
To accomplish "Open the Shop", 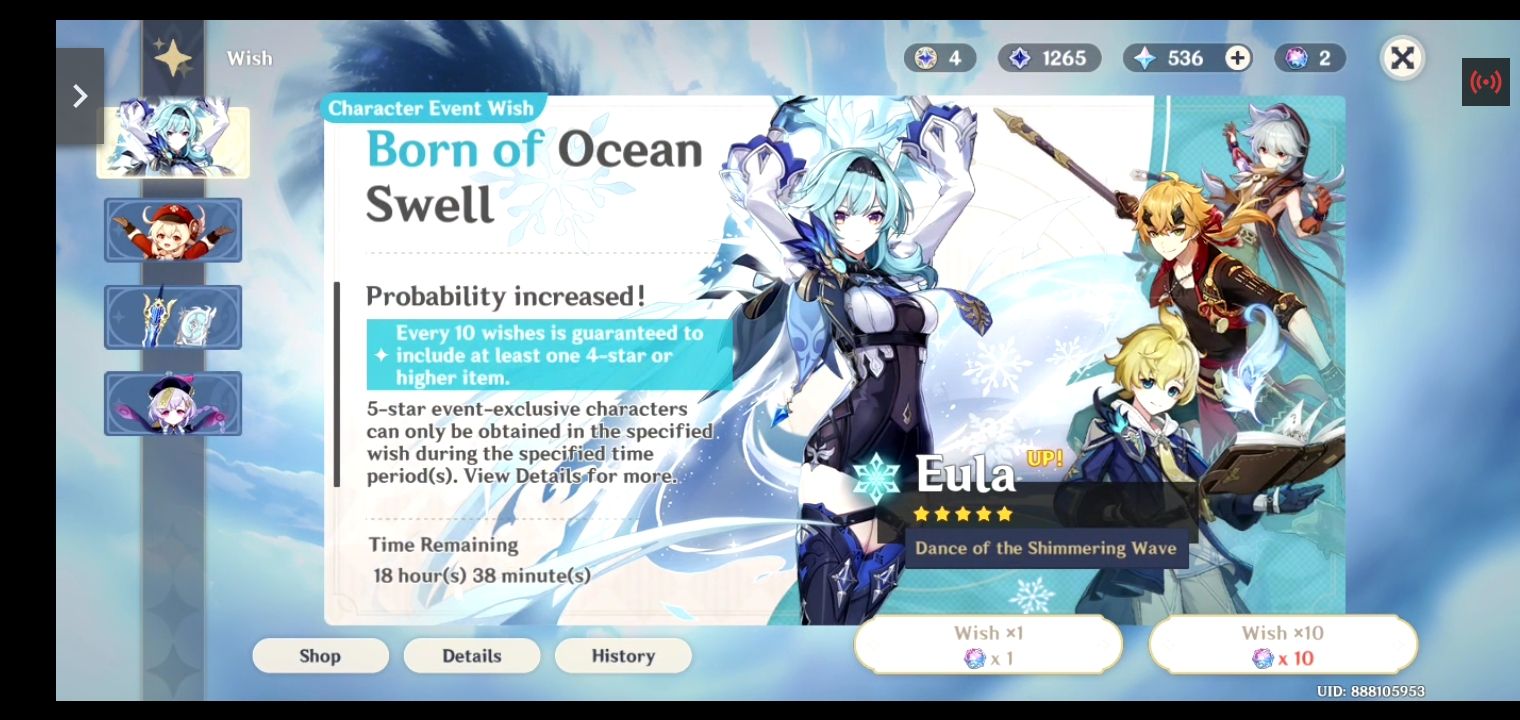I will click(x=320, y=656).
